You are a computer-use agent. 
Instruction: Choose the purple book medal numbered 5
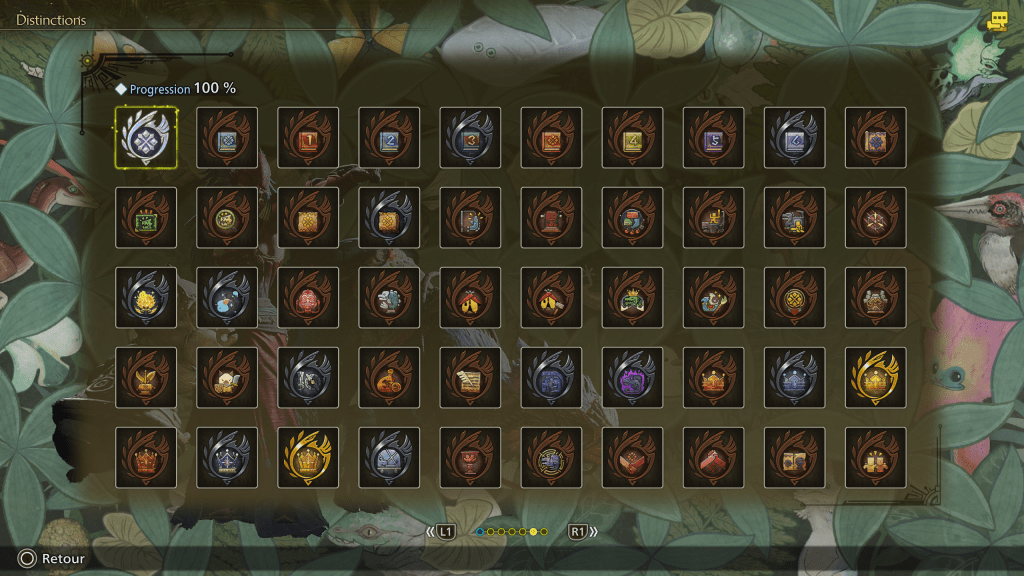(713, 138)
